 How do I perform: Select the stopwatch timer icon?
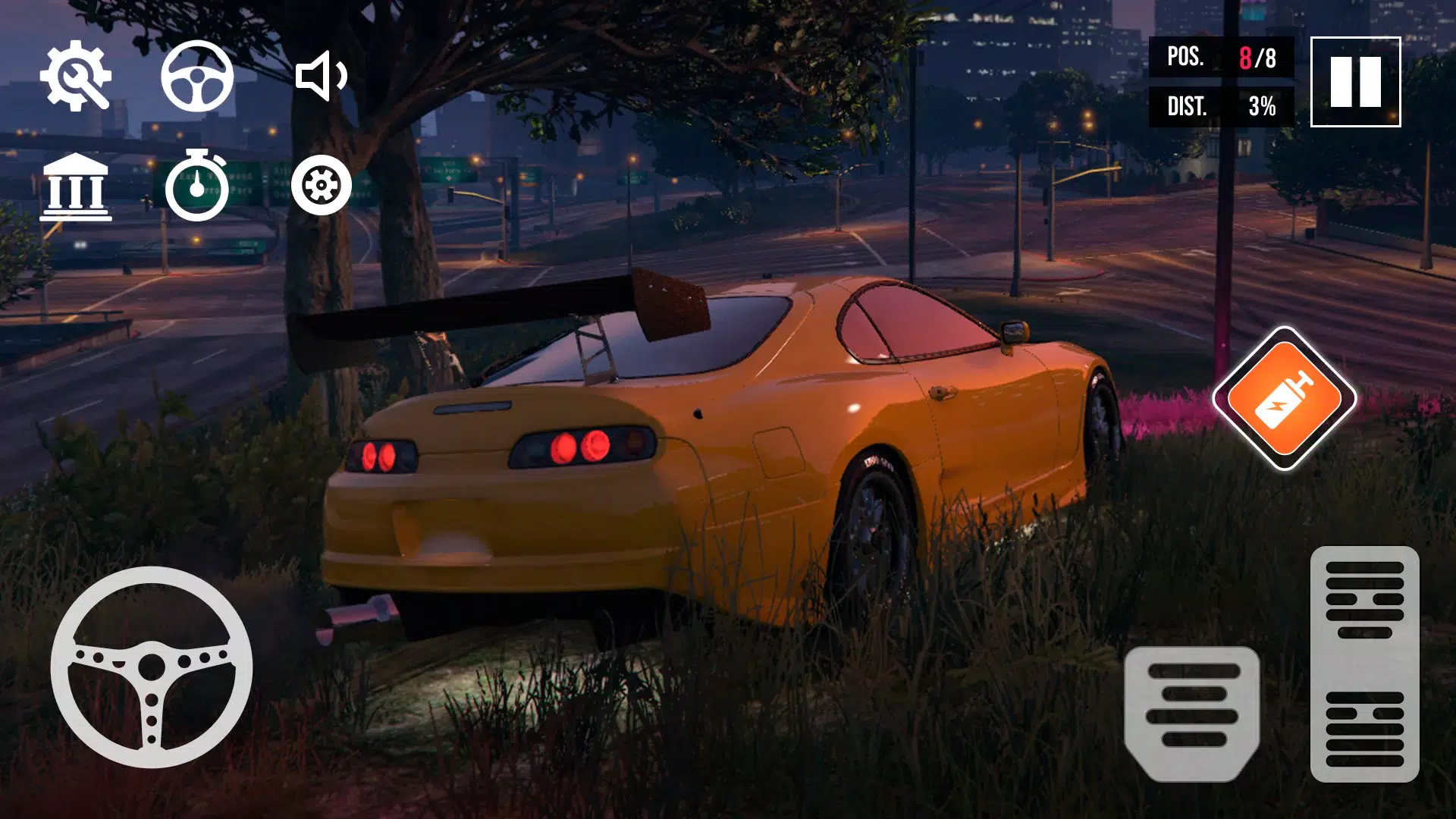[x=197, y=187]
